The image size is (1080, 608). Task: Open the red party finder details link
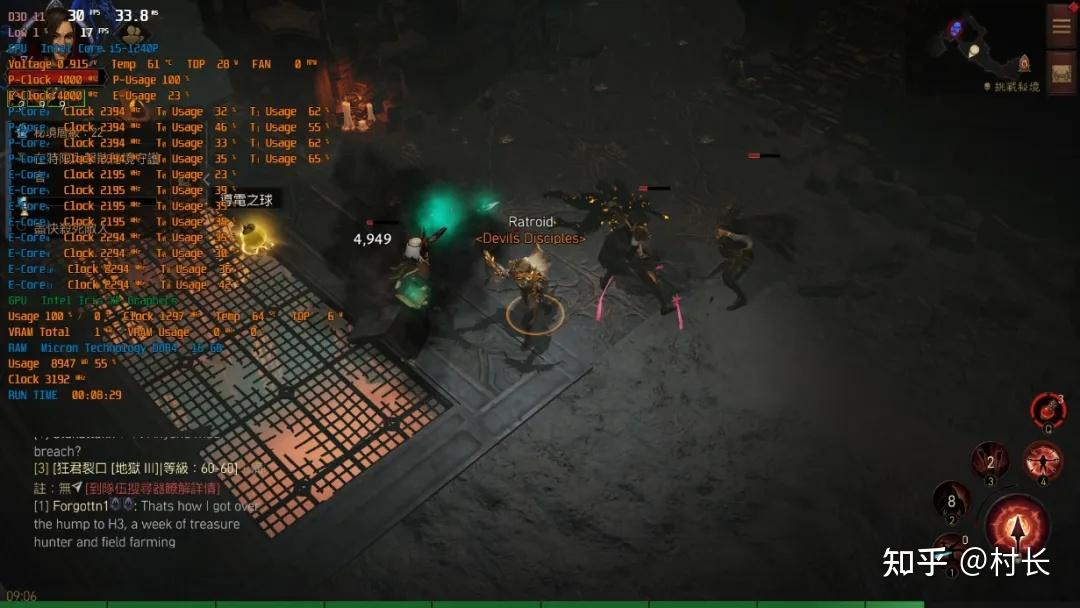pos(152,488)
